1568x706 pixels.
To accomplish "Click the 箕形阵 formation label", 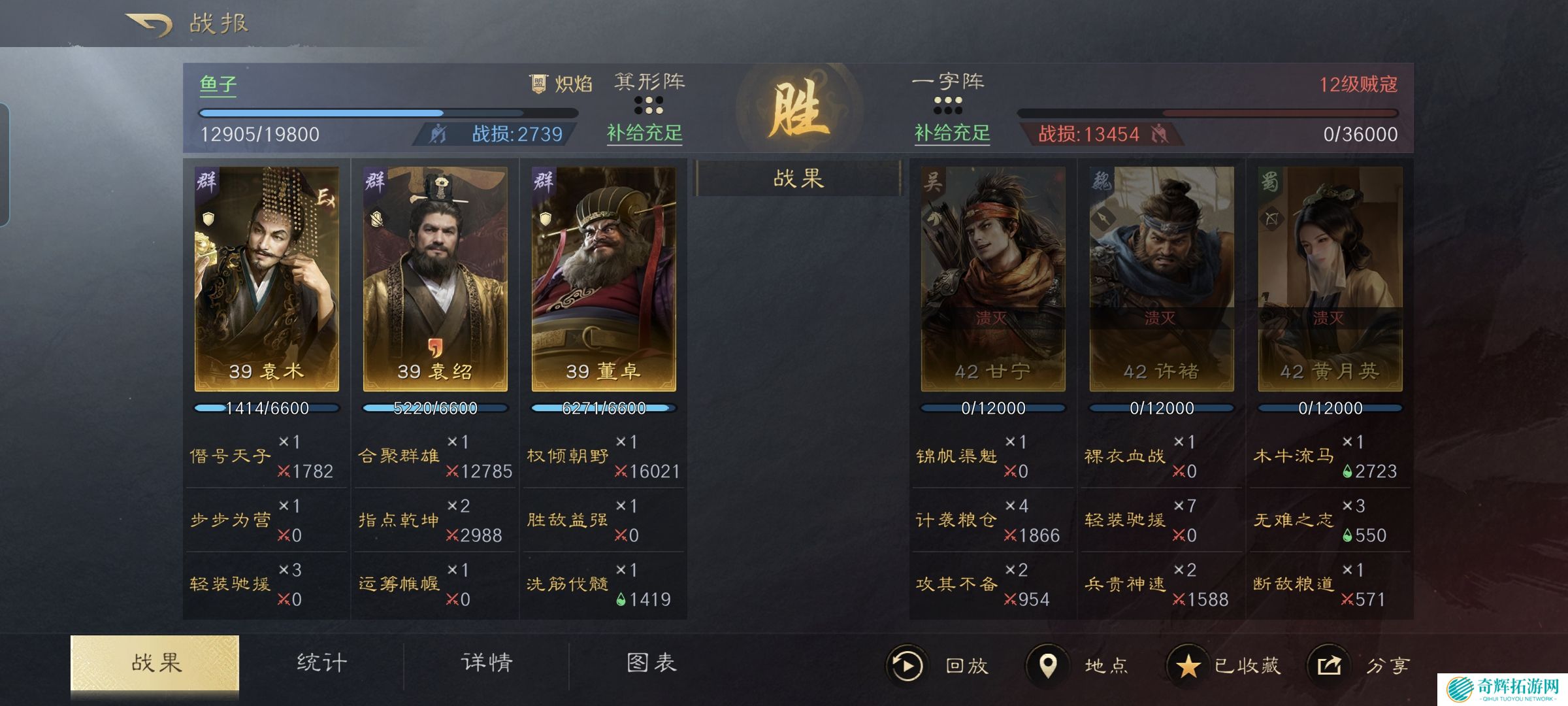I will pyautogui.click(x=649, y=82).
